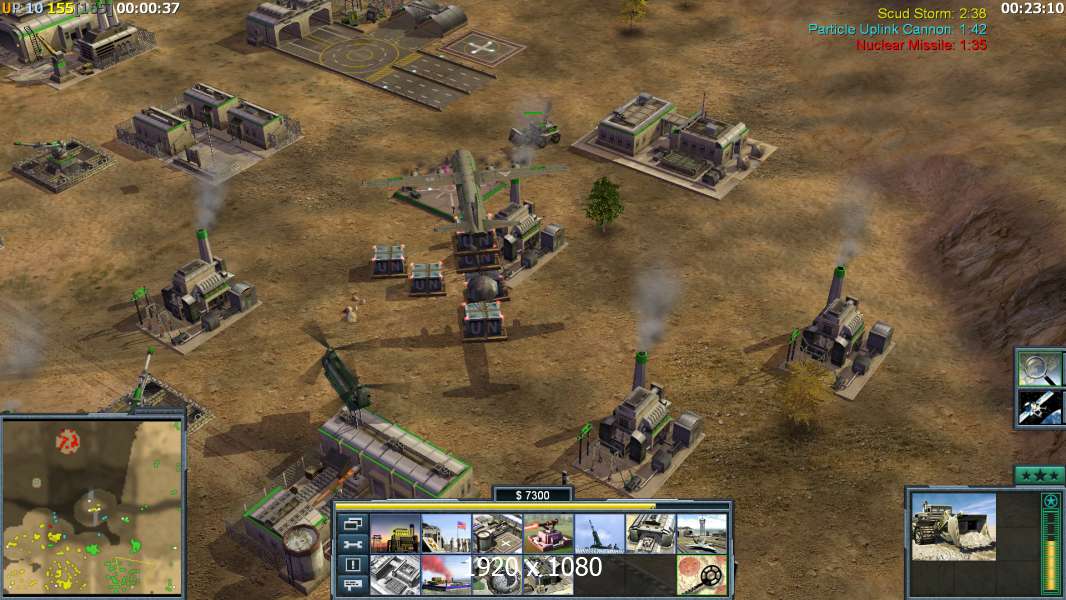Open the chat message button
The image size is (1066, 600).
tap(352, 585)
